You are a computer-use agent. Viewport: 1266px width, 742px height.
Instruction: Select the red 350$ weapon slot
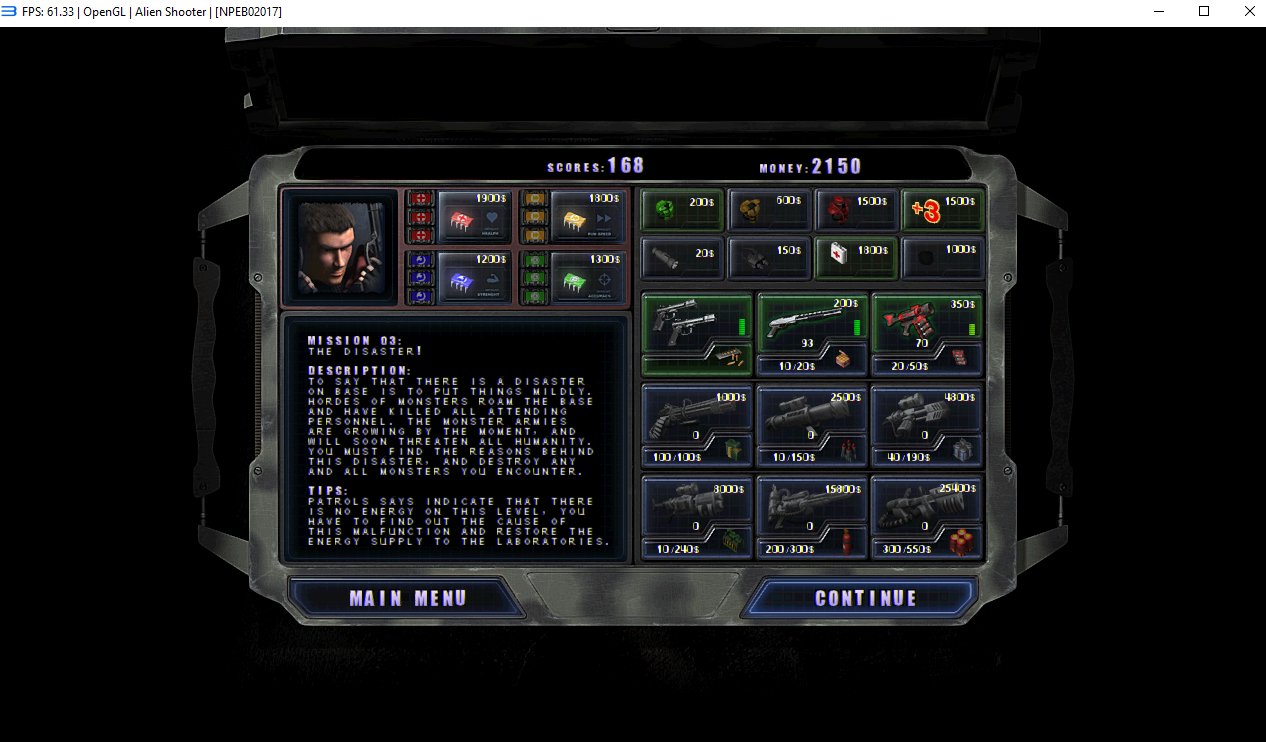927,322
